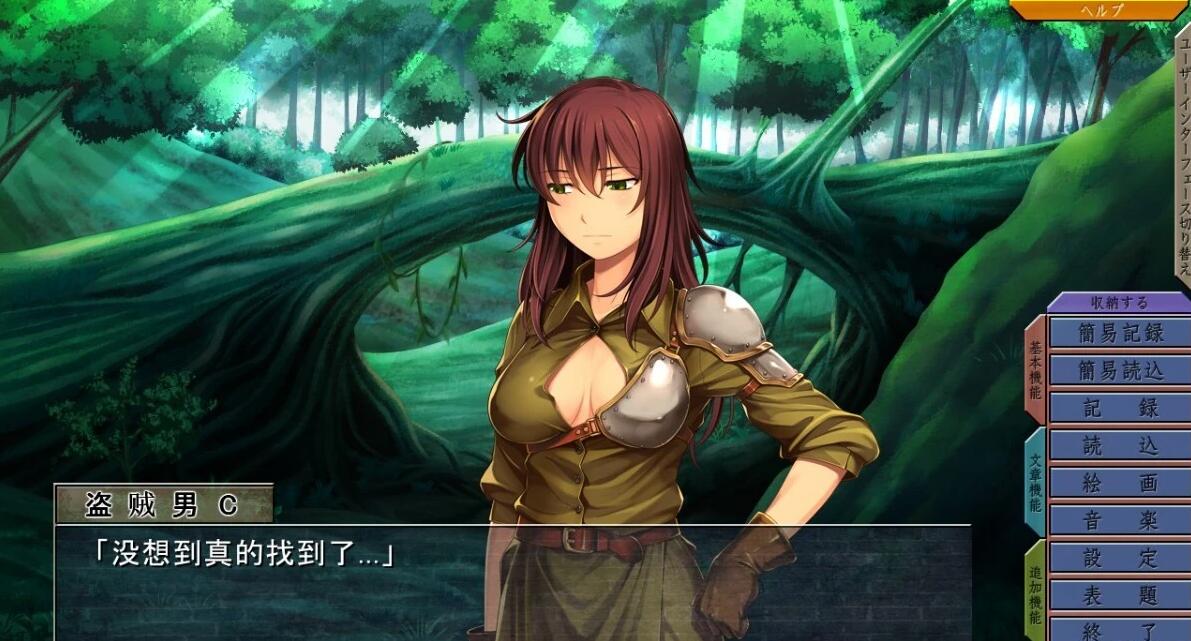
Task: Switch to the green 追加機能 tab
Action: pyautogui.click(x=1034, y=592)
